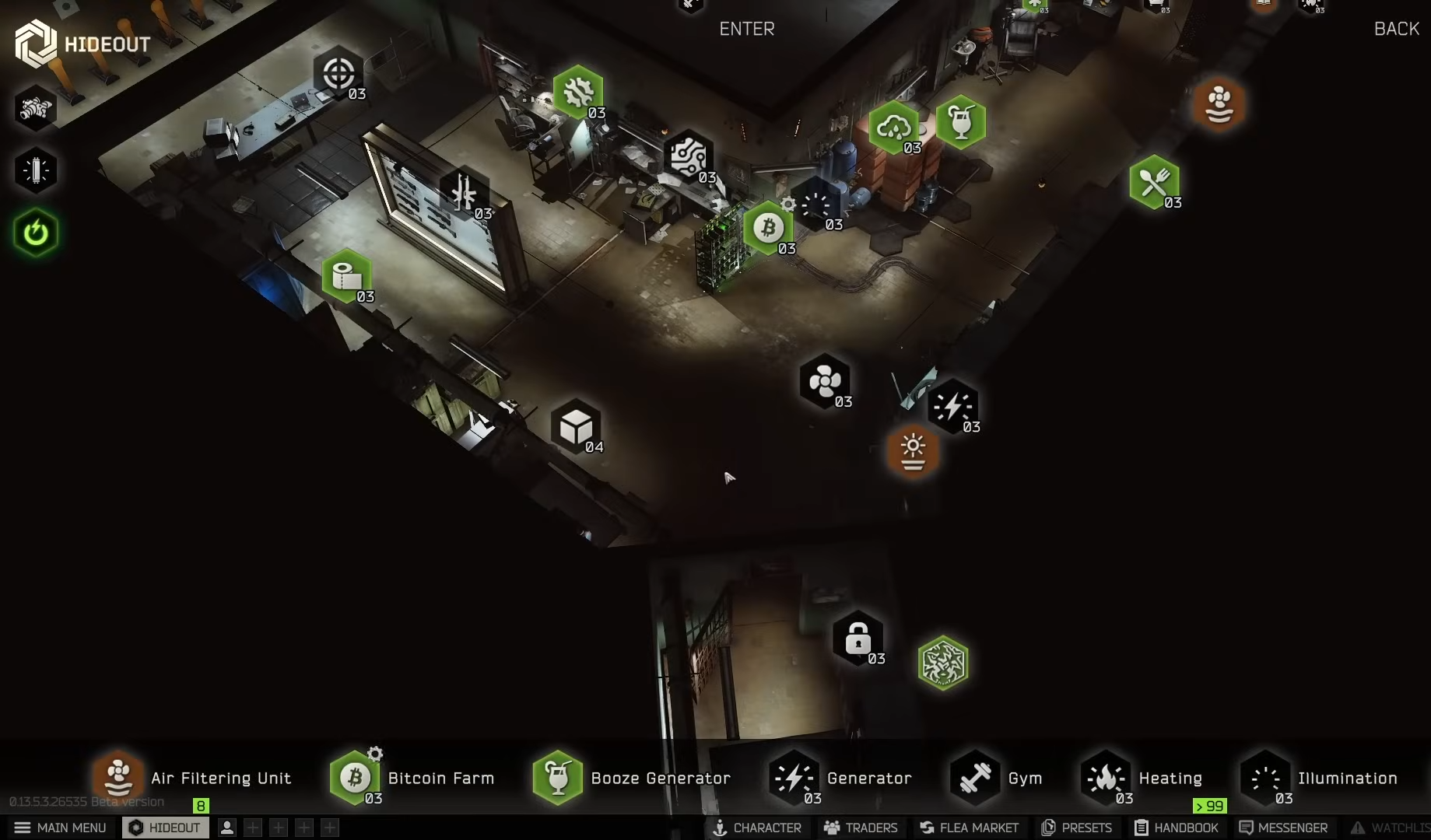Screen dimensions: 1431x840
Task: Open the Intelligence Center circuit board icon
Action: coord(688,159)
